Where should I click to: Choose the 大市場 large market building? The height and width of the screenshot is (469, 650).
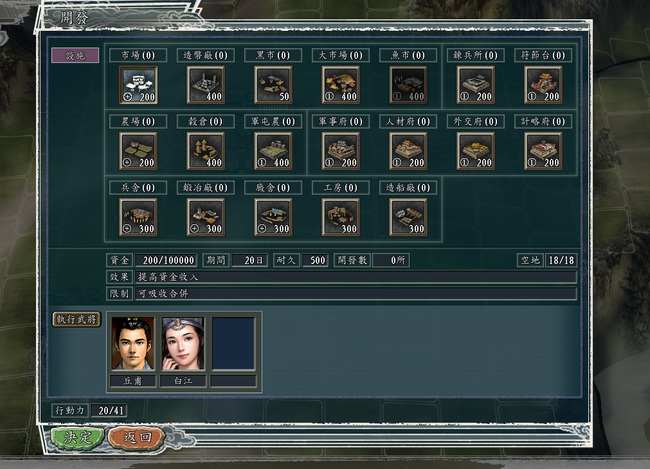pos(340,84)
